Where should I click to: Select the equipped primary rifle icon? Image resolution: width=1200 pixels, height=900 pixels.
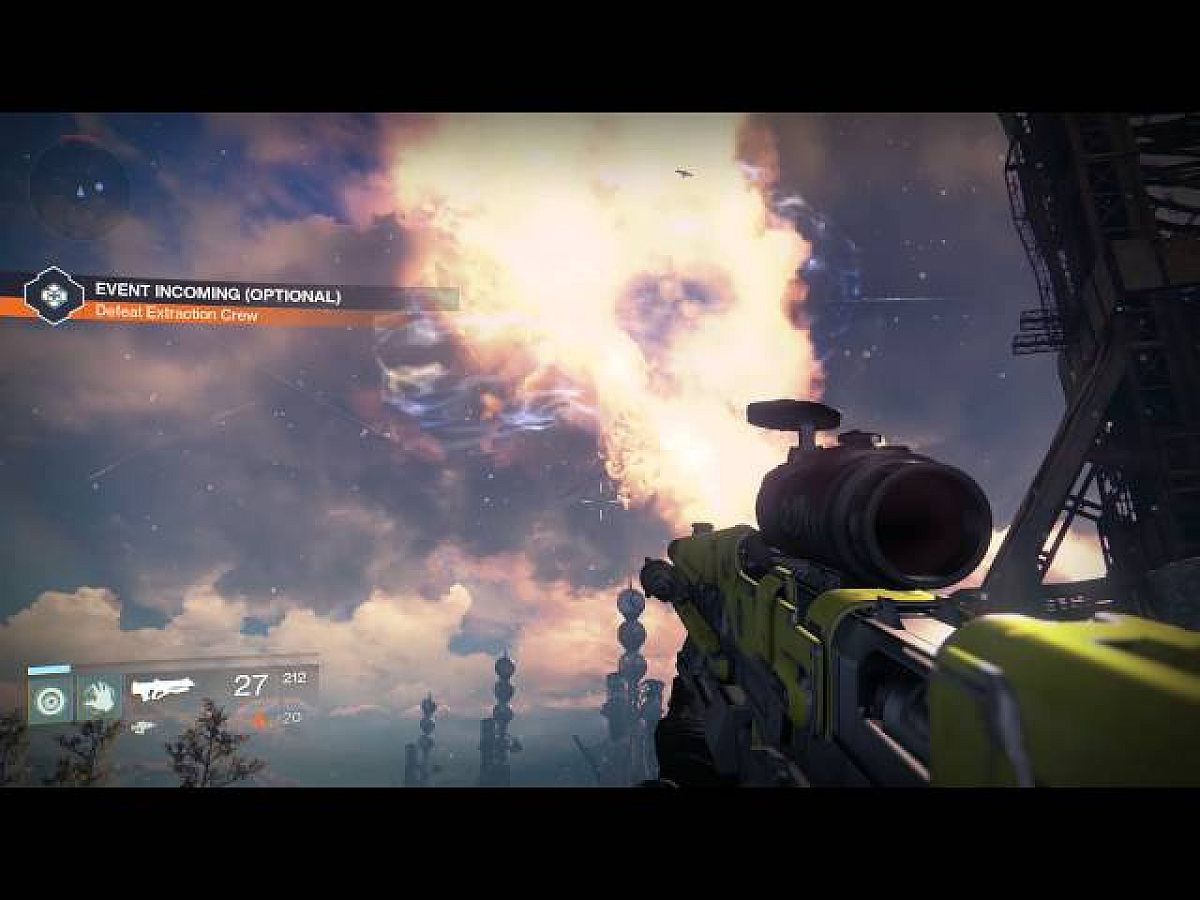pyautogui.click(x=164, y=689)
